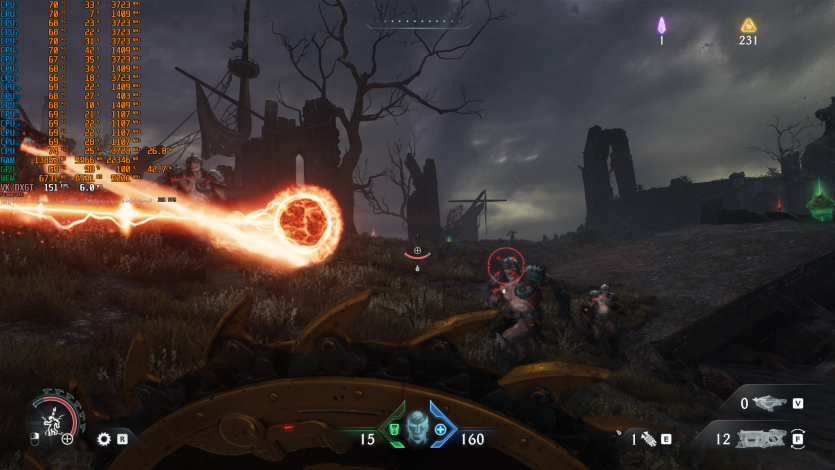Click the purple crystal resource icon
This screenshot has height=470, width=835.
pos(661,26)
